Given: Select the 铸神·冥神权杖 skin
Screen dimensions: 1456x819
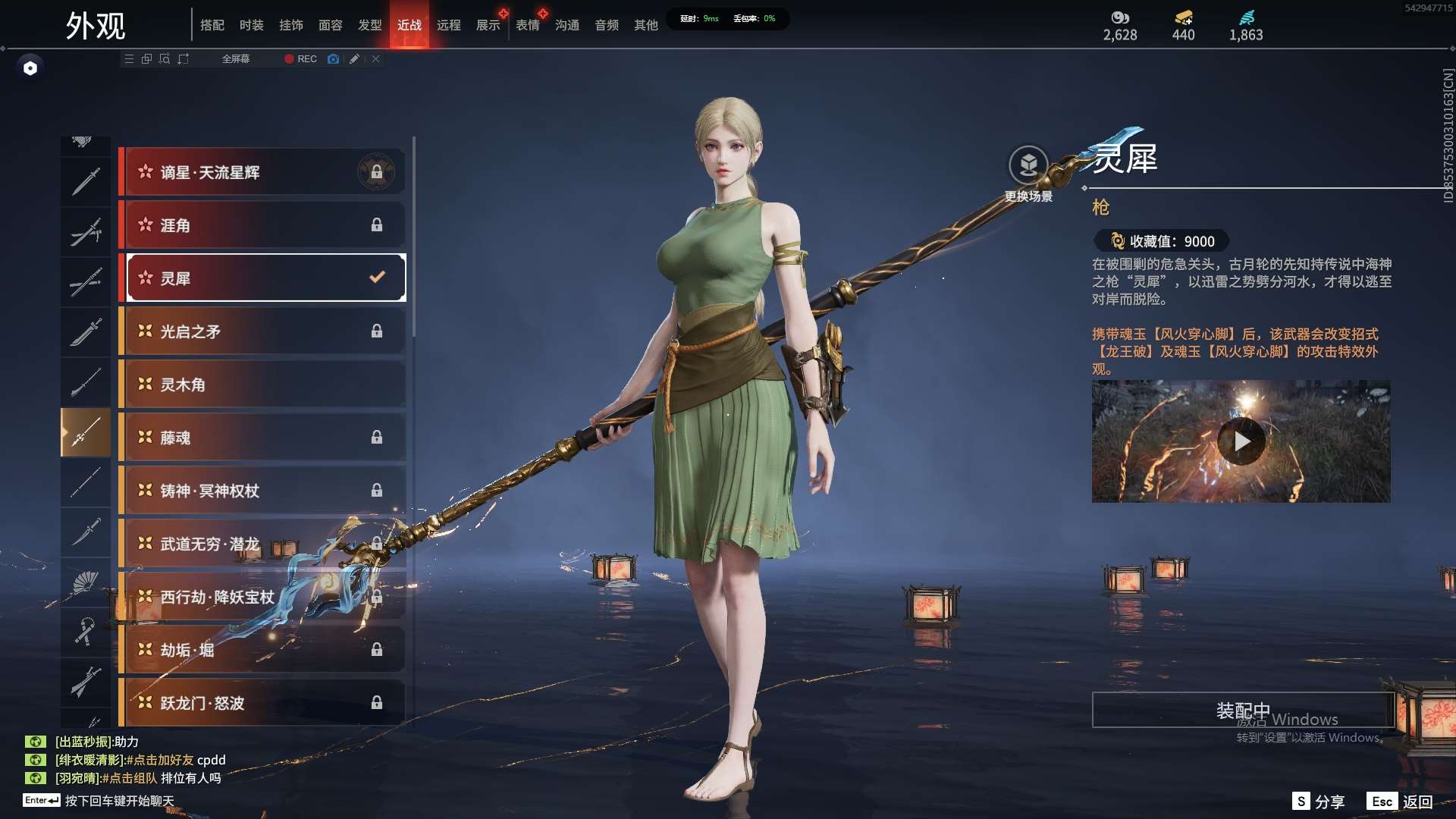Looking at the screenshot, I should 262,491.
